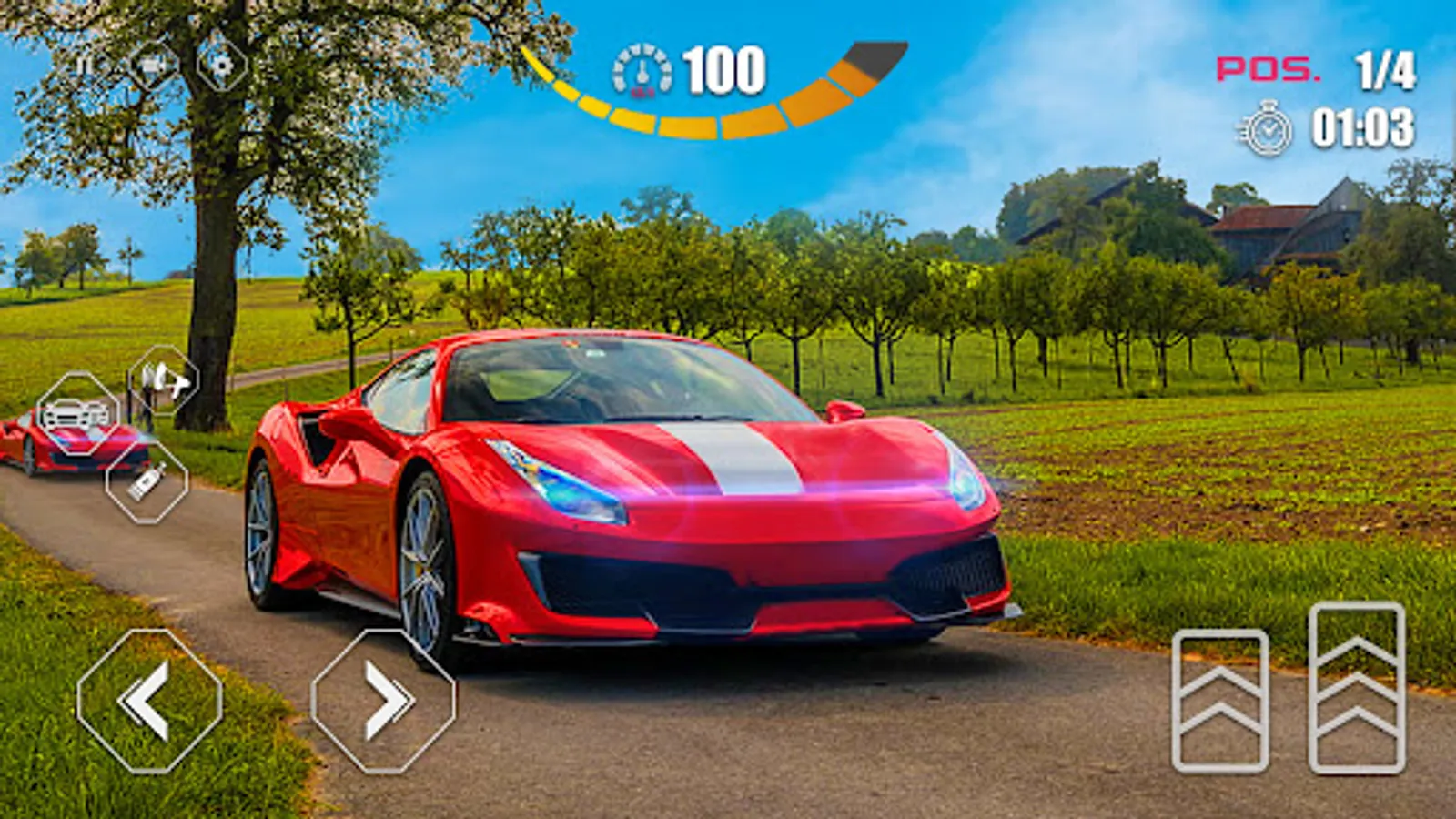Take a screenshot using the camera icon

tap(150, 66)
